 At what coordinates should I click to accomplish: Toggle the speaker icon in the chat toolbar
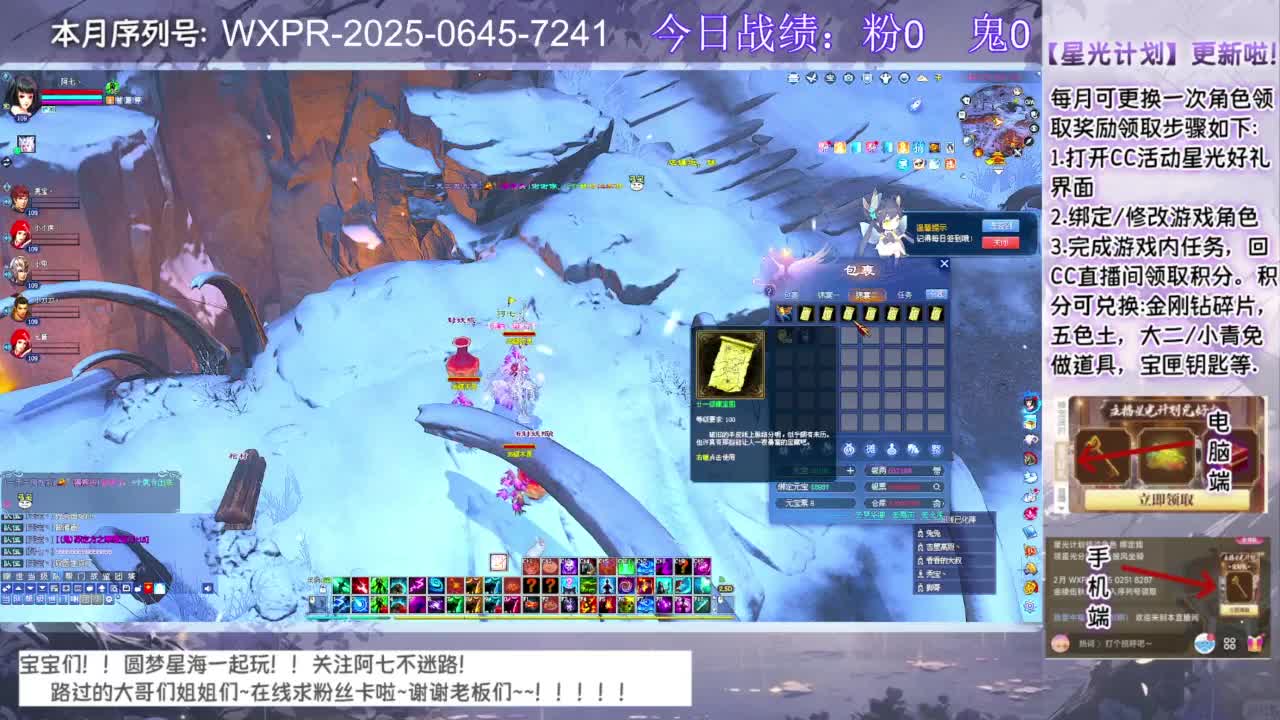207,587
